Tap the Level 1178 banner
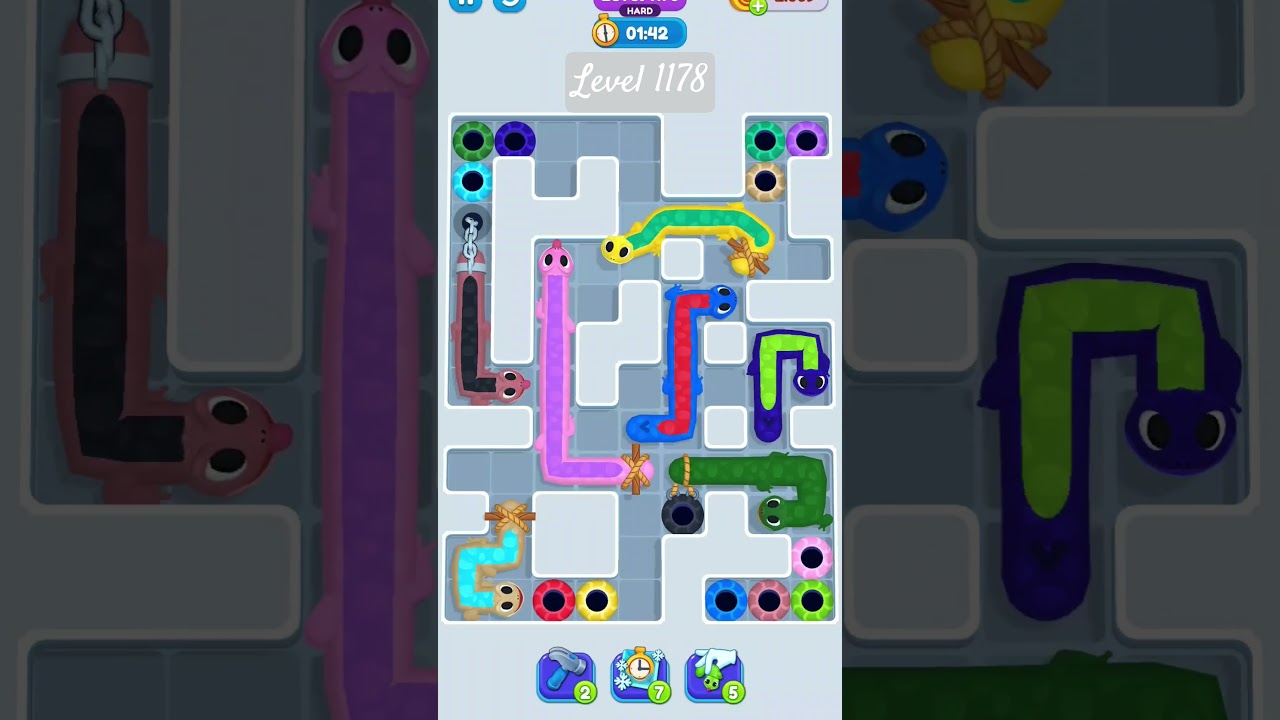The image size is (1280, 720). coord(640,82)
